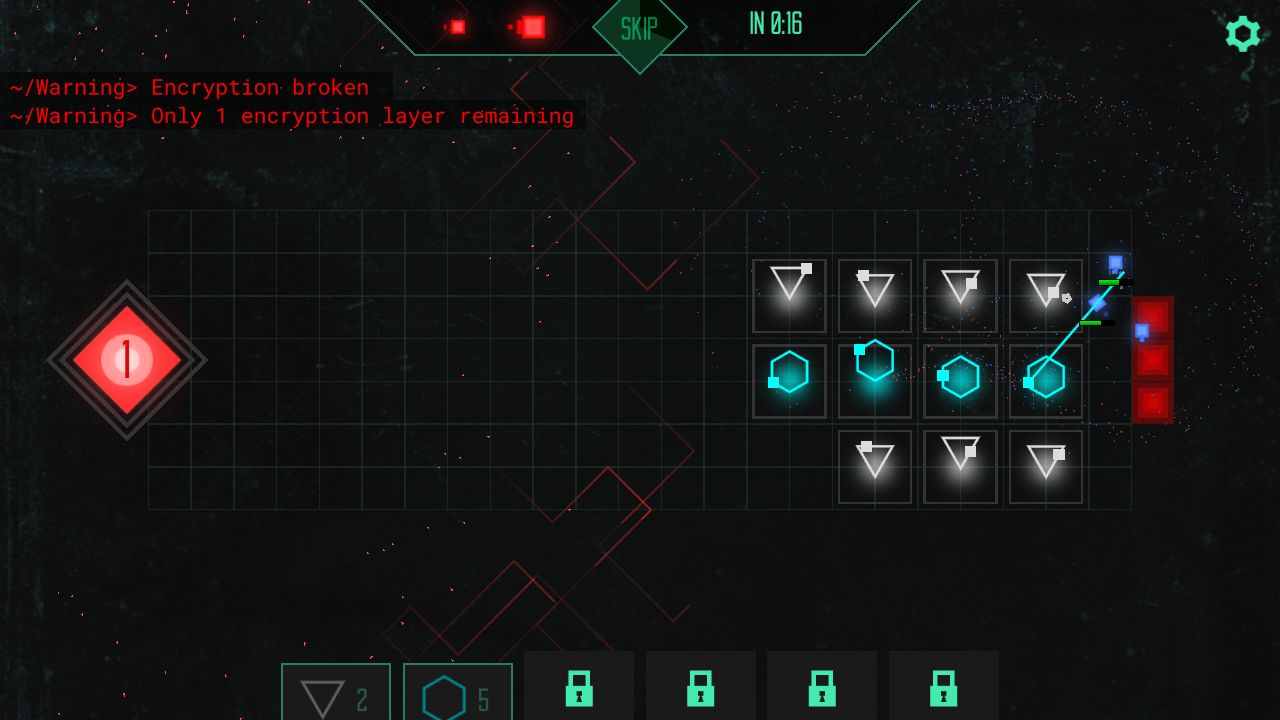Open the settings gear menu
Viewport: 1280px width, 720px height.
point(1242,33)
